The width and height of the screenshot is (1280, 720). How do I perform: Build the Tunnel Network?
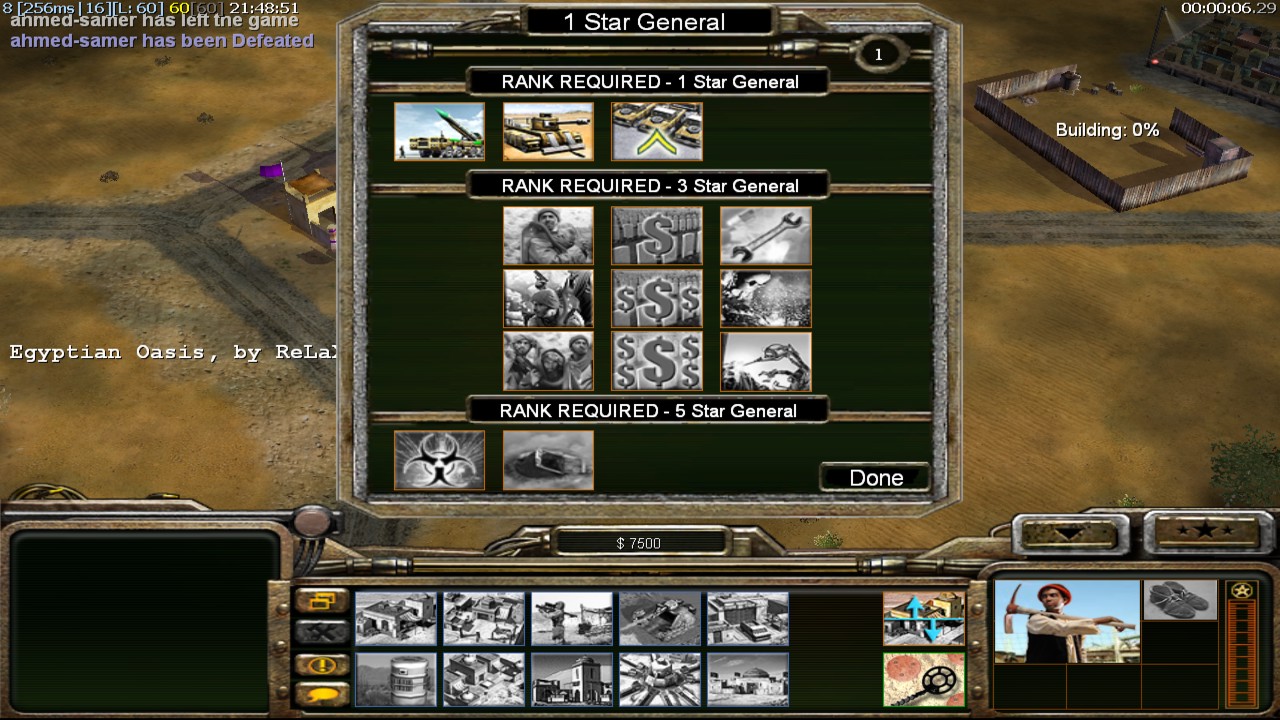pos(660,618)
